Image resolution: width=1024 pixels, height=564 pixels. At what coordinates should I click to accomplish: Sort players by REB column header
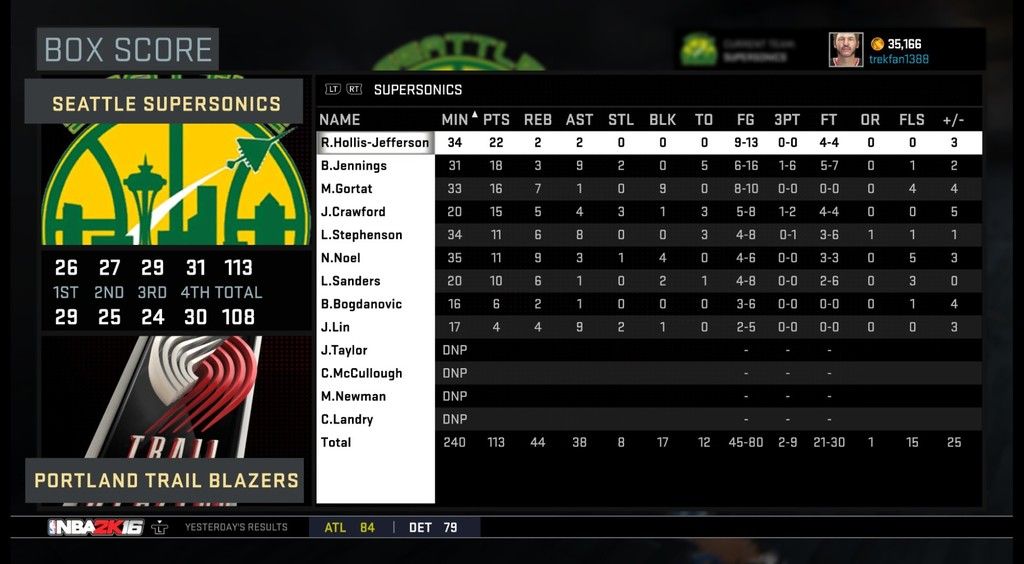tap(537, 120)
